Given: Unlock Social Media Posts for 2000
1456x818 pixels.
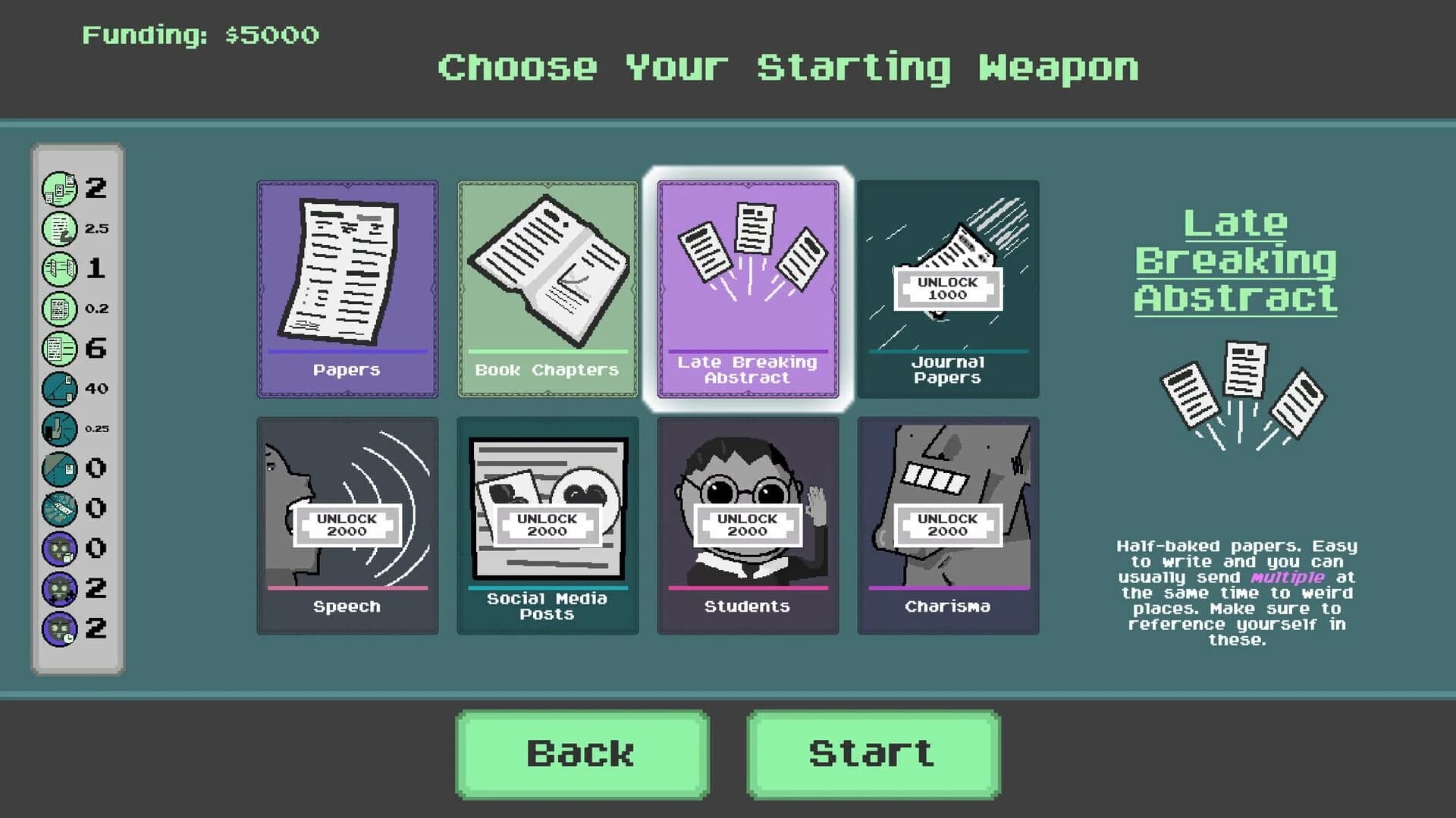Looking at the screenshot, I should click(x=548, y=525).
